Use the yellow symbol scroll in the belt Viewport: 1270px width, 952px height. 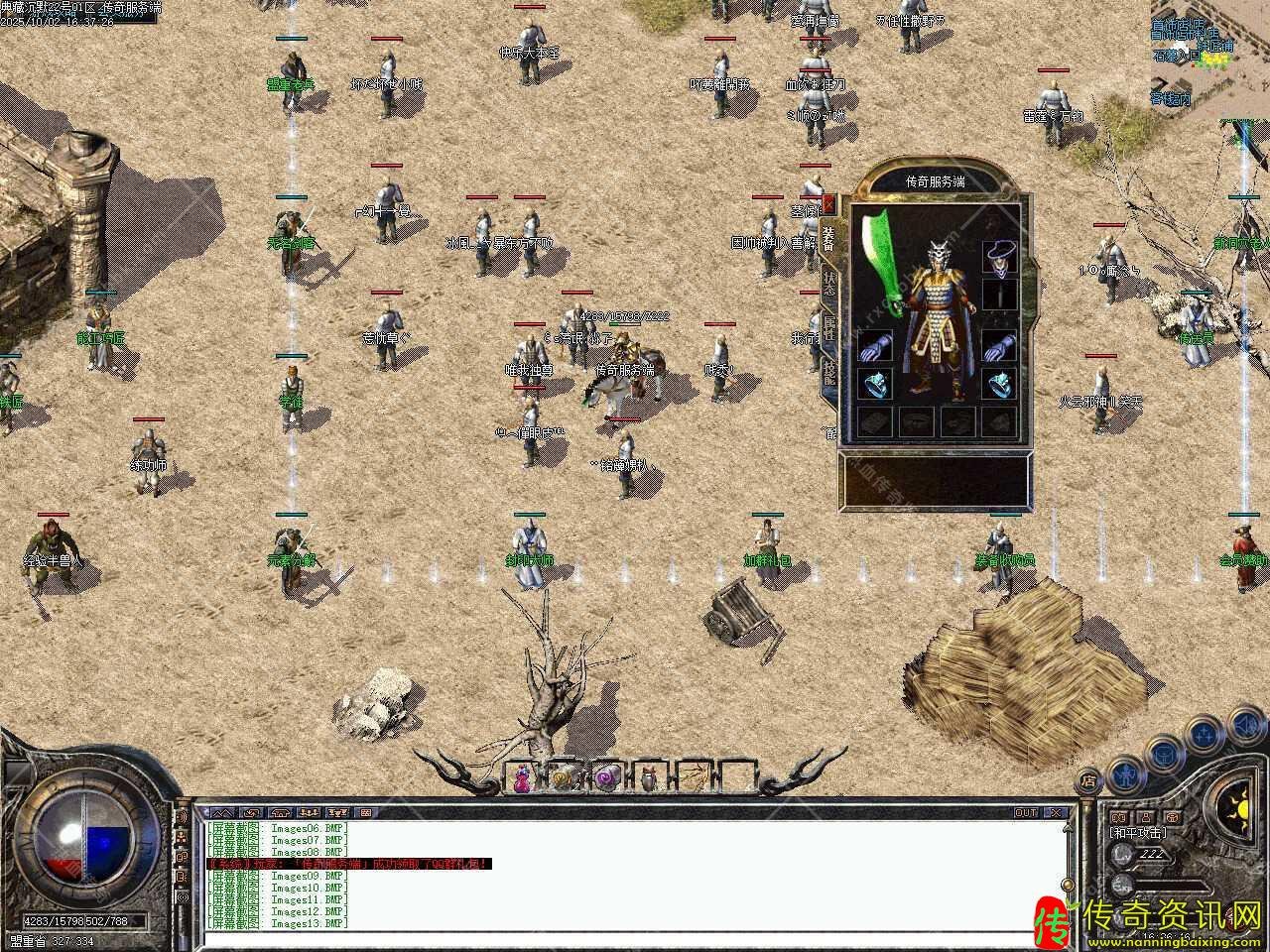(564, 778)
